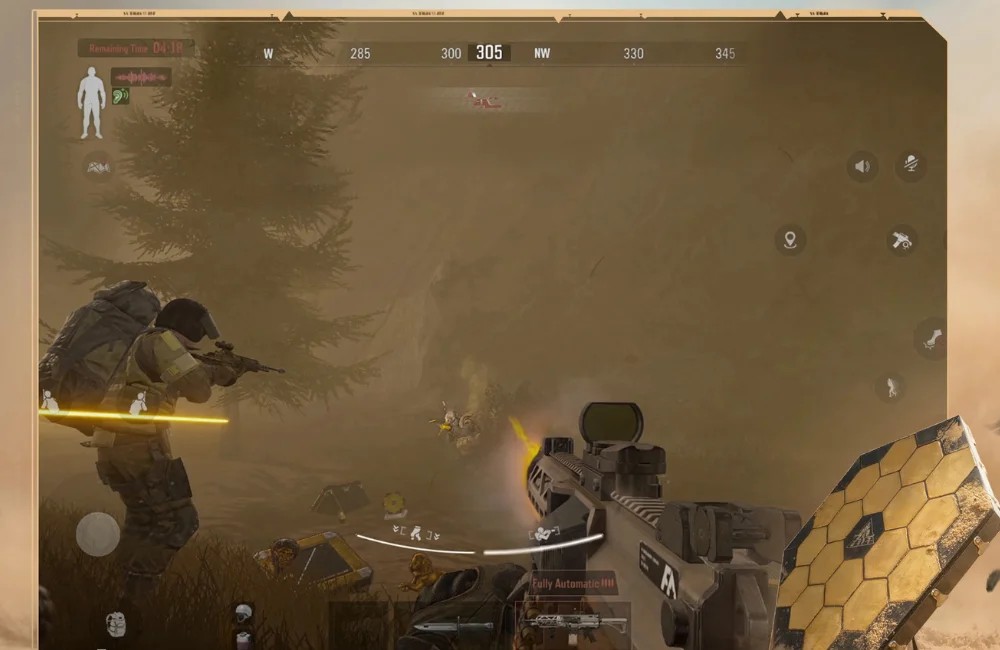
Task: Tap the helmet armor icon
Action: coord(241,613)
